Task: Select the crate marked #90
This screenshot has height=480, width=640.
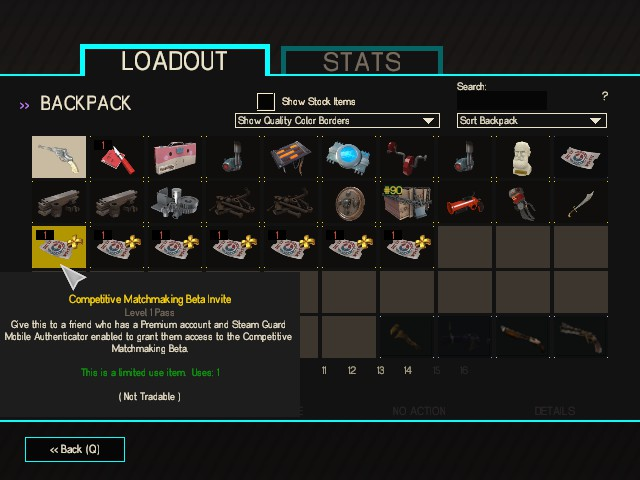Action: tap(407, 203)
